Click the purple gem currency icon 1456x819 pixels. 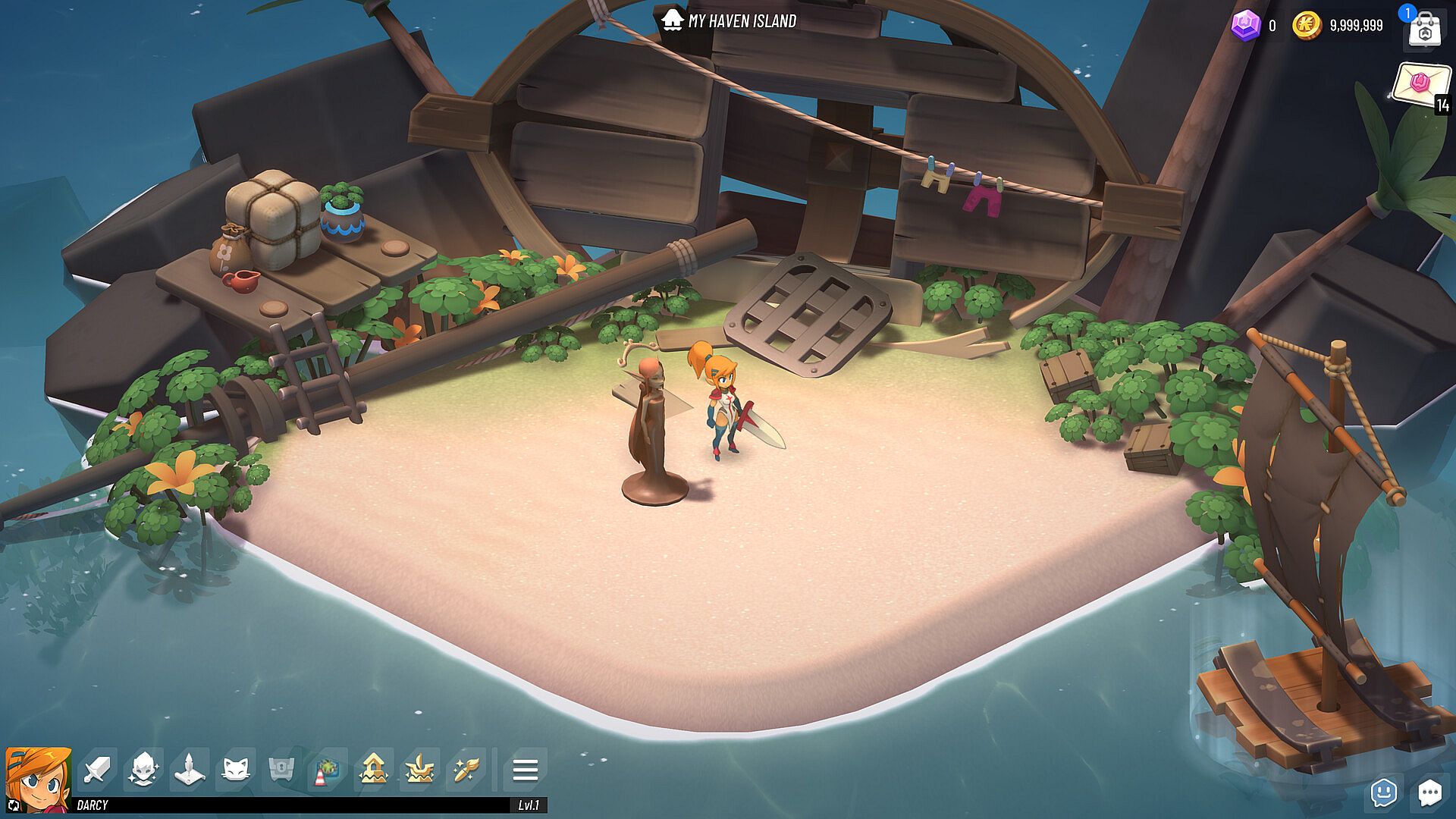(1244, 26)
